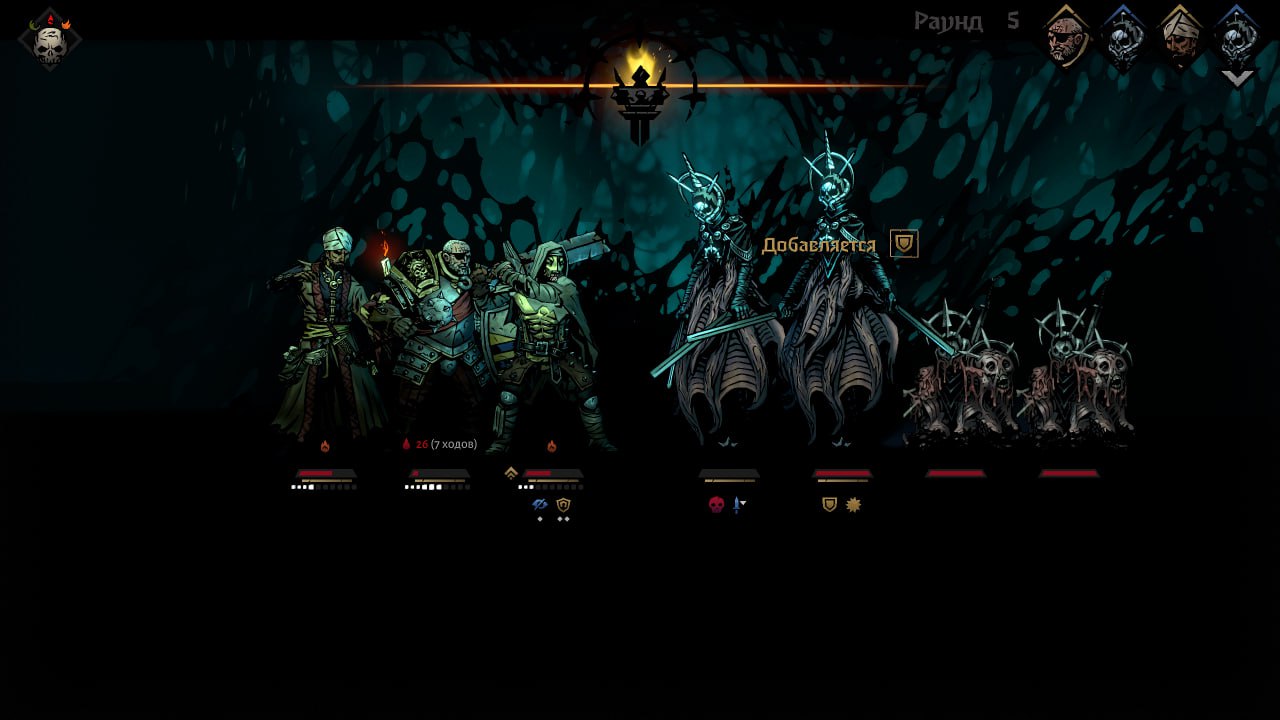Inspect the shield token beside the blind icon
This screenshot has height=720, width=1280.
coord(563,505)
